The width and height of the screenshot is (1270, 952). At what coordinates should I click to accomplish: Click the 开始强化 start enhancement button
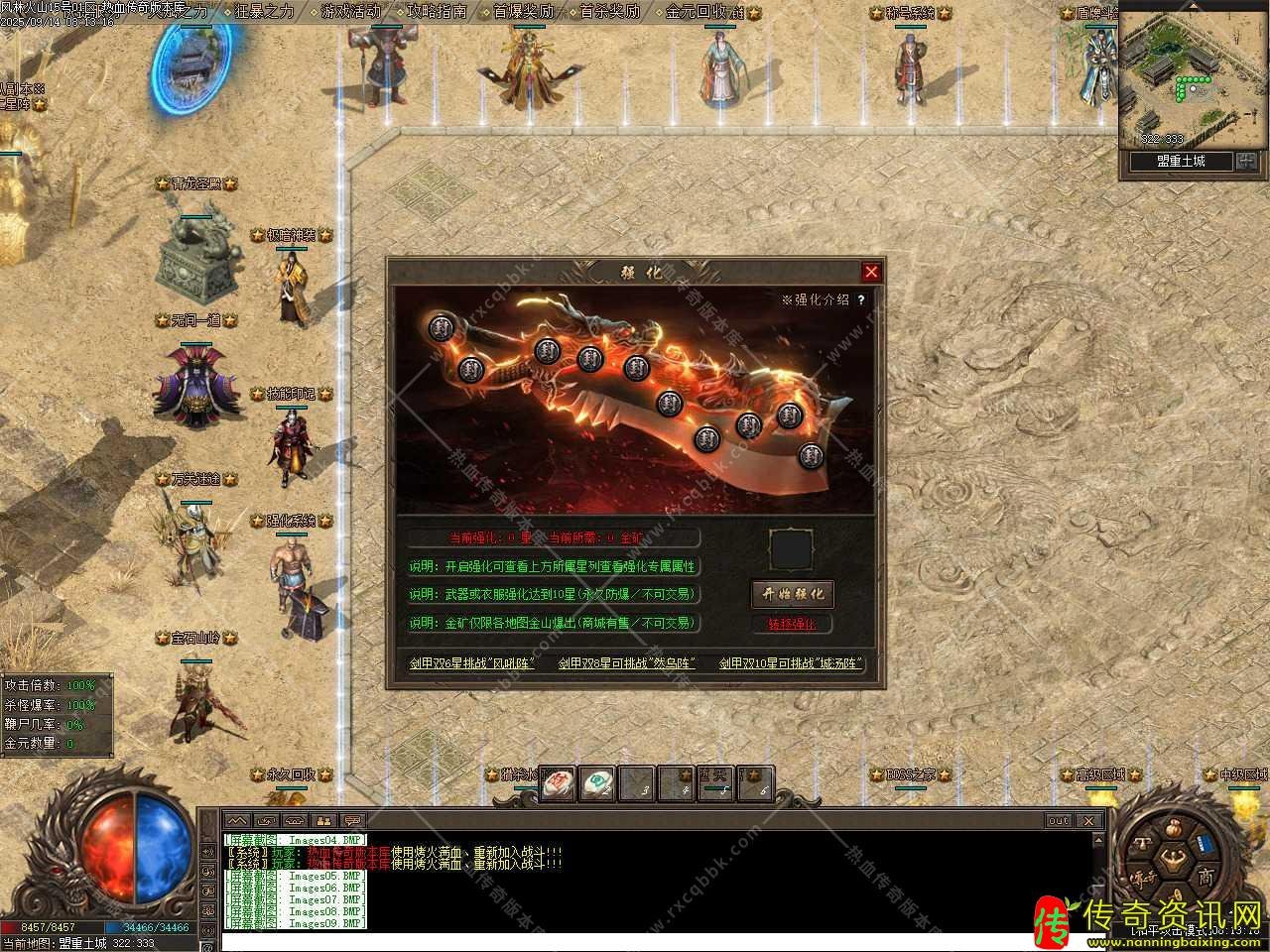[x=792, y=594]
